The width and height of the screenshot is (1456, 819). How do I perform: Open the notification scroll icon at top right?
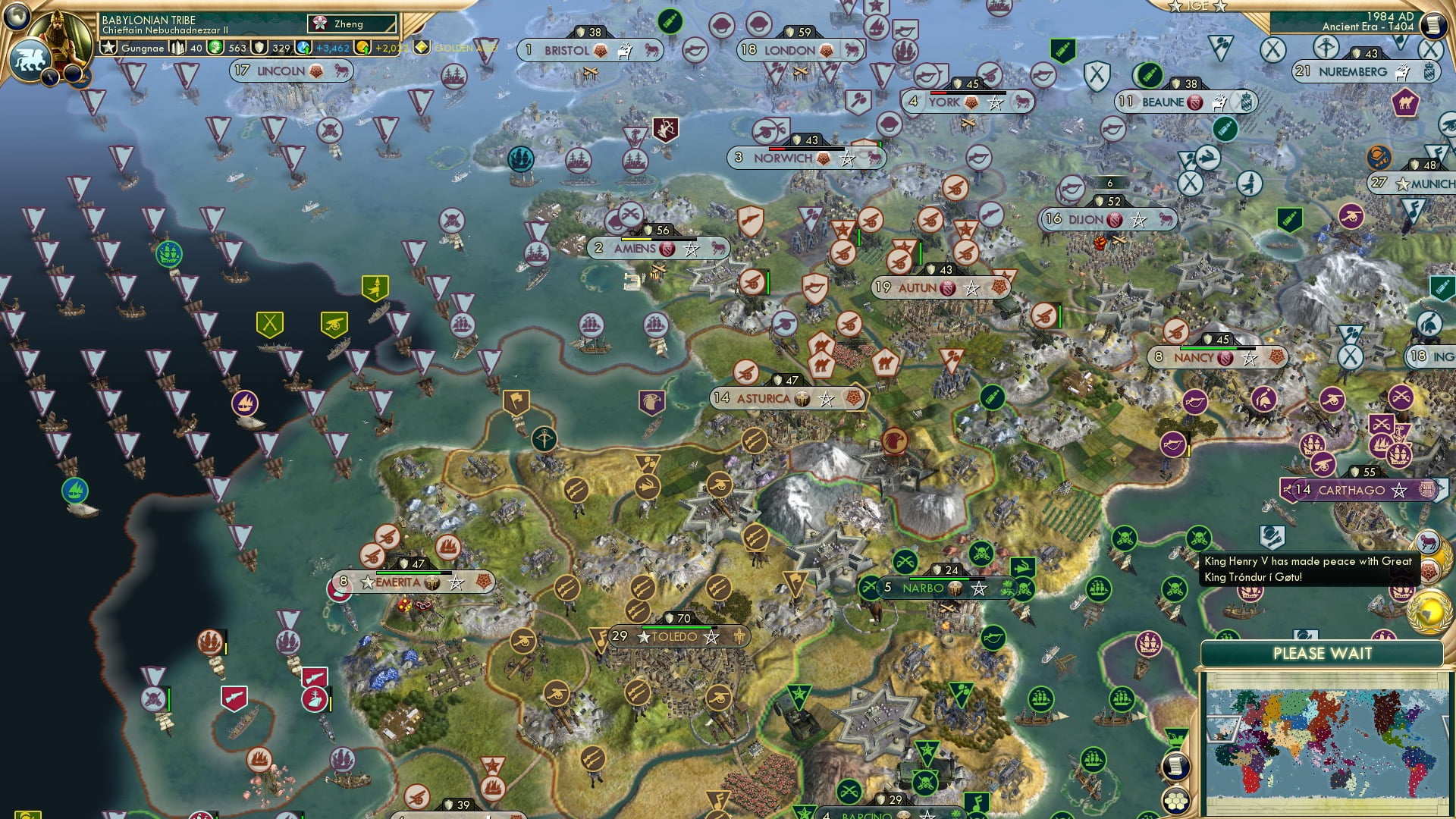point(1432,24)
